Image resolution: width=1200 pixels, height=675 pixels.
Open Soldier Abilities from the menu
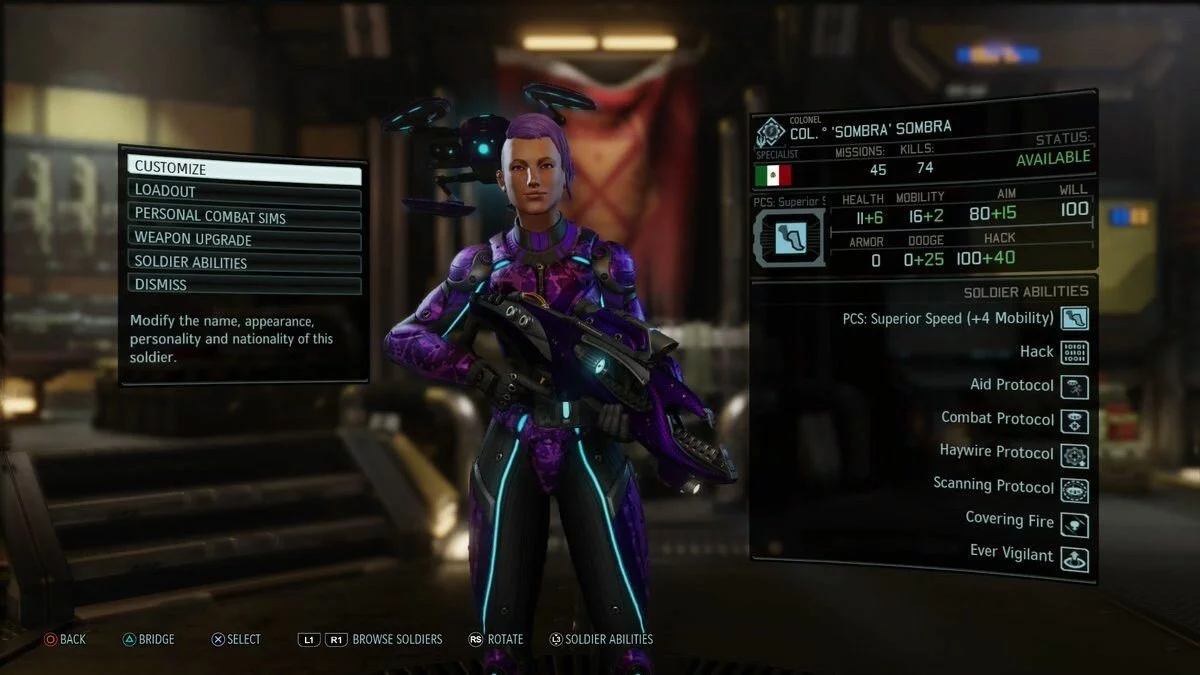(x=243, y=263)
